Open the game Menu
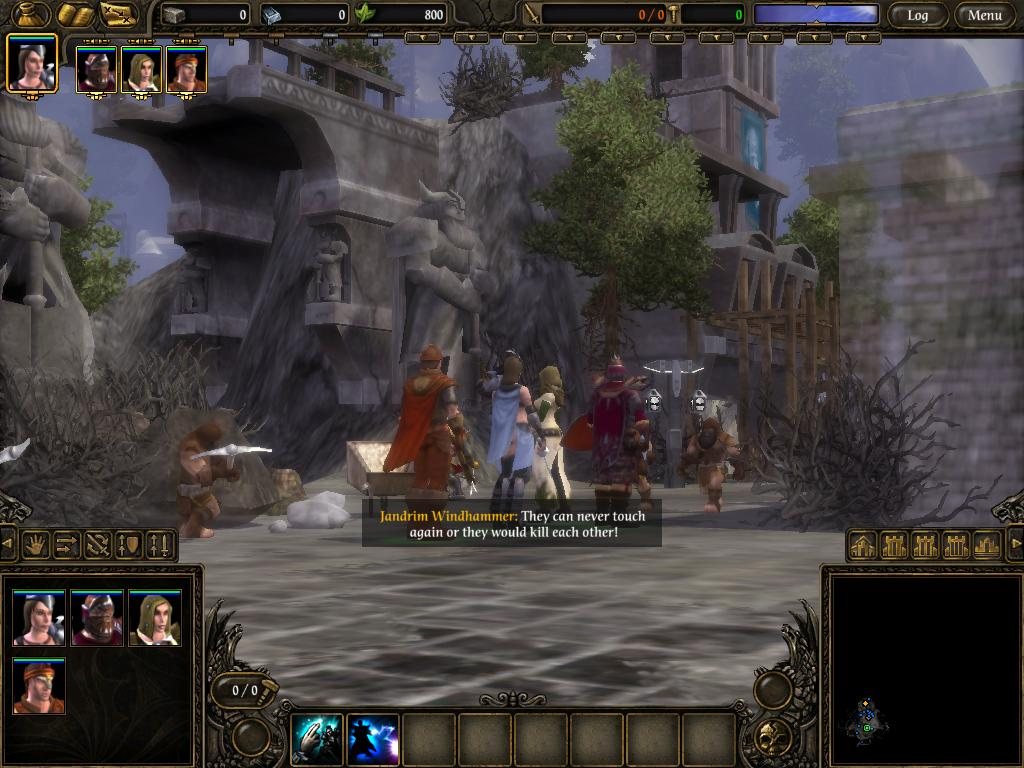This screenshot has height=768, width=1024. [x=985, y=15]
